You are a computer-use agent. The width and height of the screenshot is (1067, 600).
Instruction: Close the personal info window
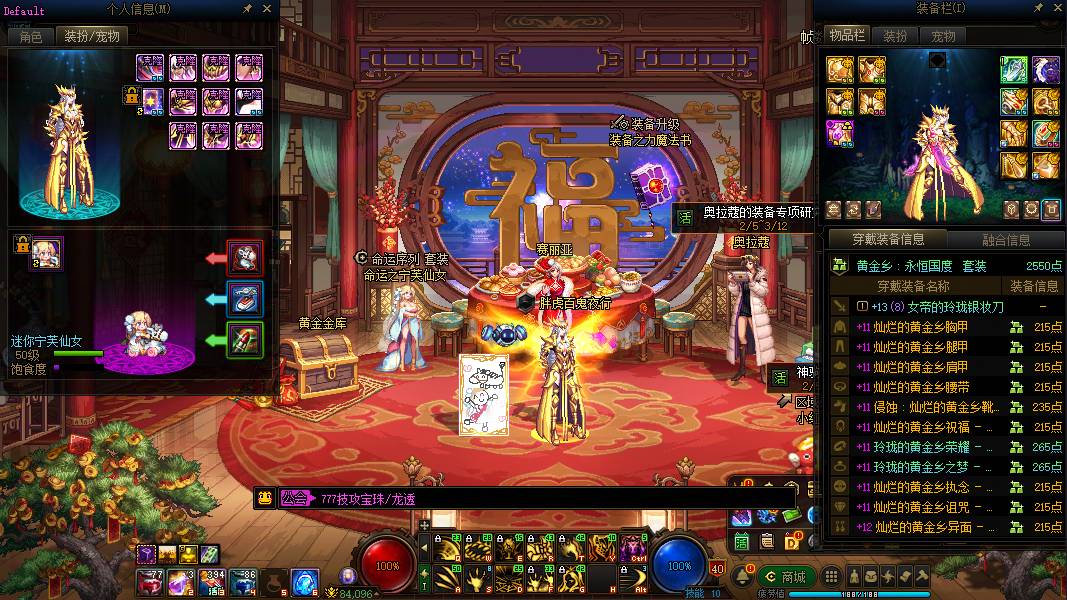[266, 9]
